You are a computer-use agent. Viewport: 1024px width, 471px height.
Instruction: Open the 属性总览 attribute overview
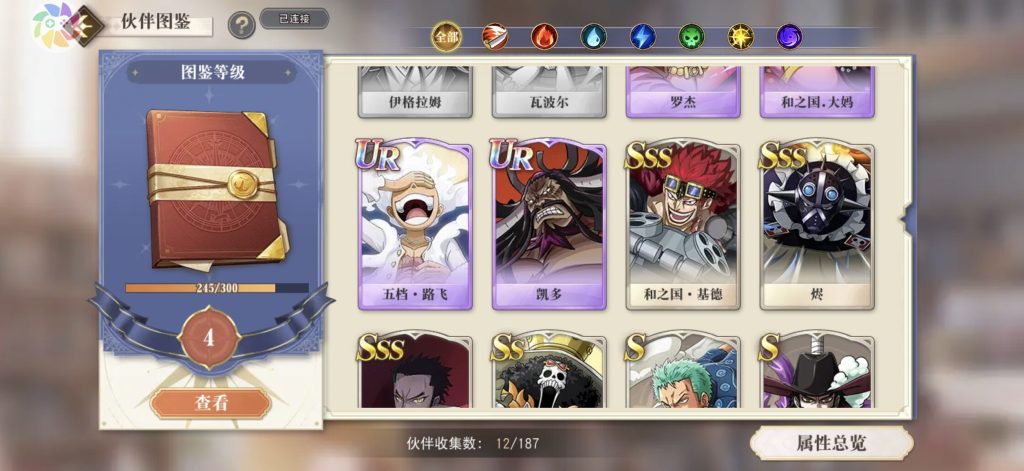(832, 443)
